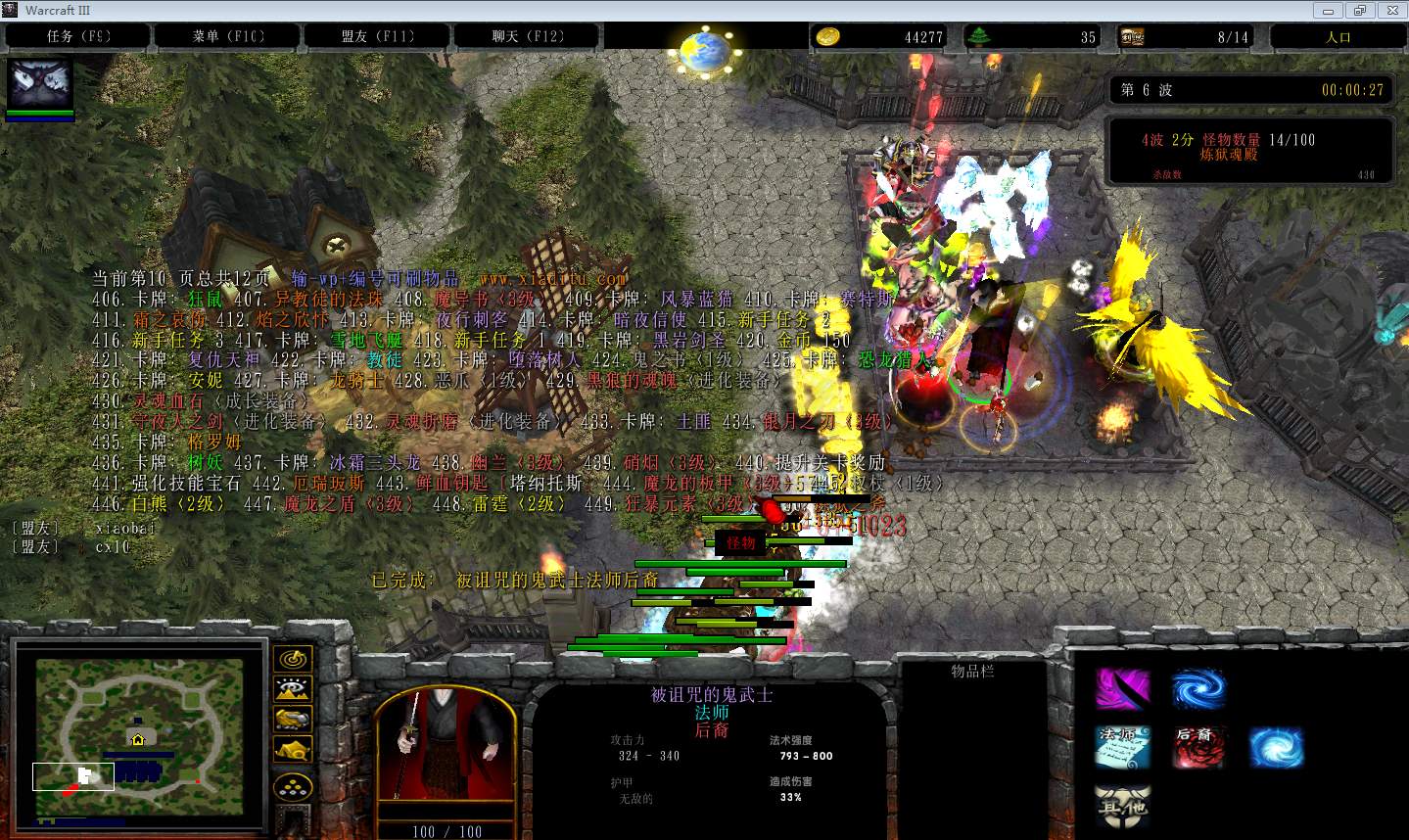The image size is (1409, 840).
Task: Select the 法师 scroll skill icon
Action: pos(1122,747)
